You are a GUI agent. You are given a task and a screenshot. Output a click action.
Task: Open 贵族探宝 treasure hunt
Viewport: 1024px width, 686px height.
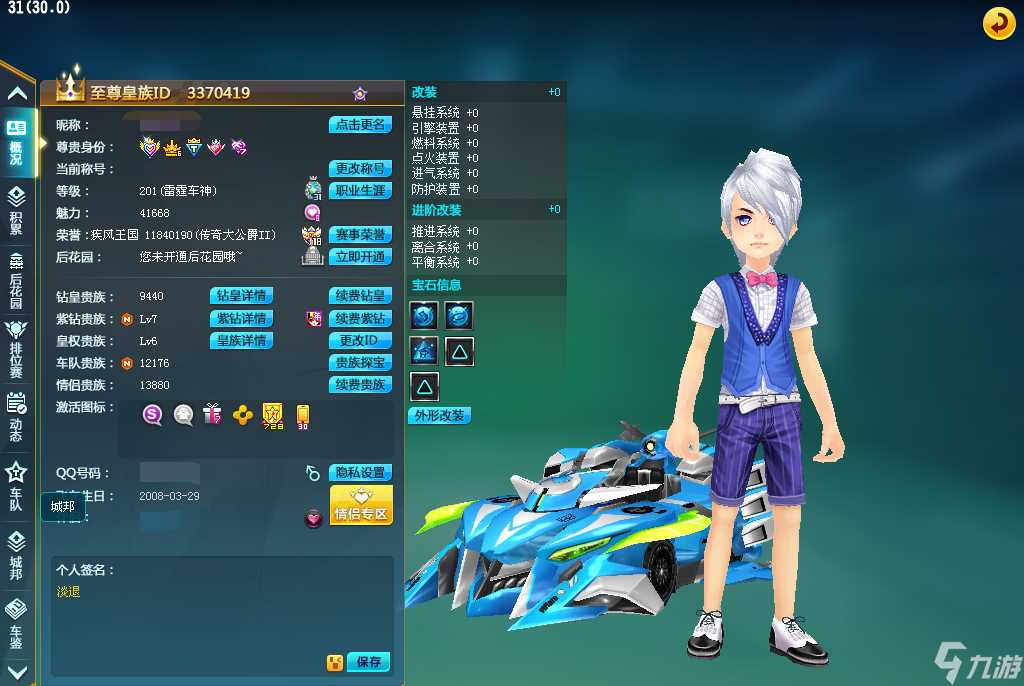360,363
